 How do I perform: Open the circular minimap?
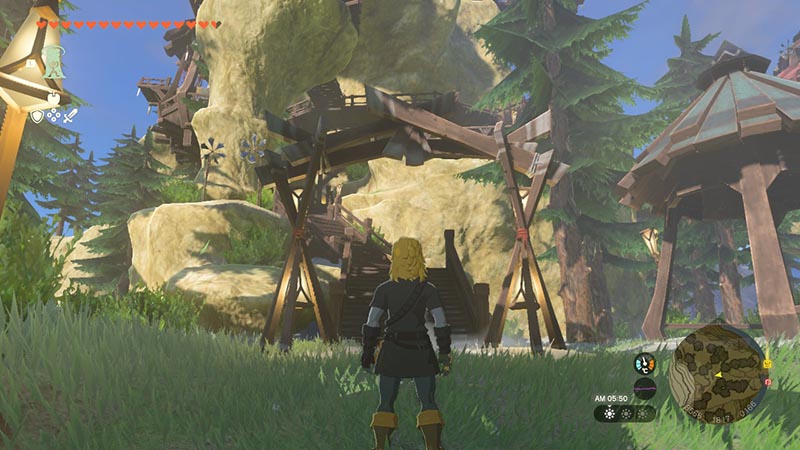[x=718, y=372]
